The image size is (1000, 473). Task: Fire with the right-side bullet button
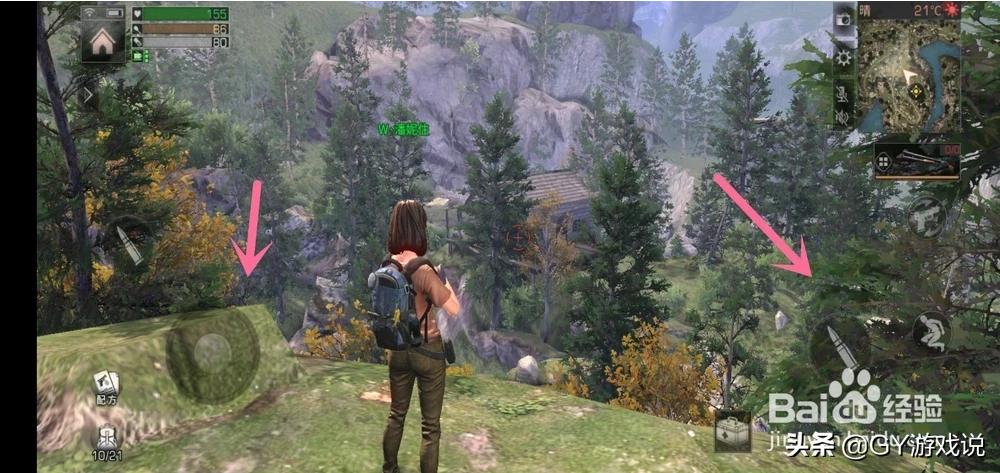(x=838, y=345)
